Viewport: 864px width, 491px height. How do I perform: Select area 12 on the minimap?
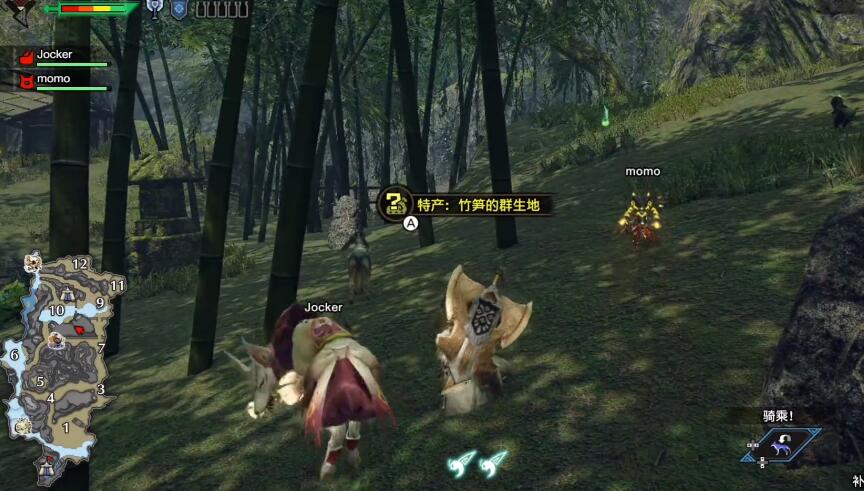81,263
